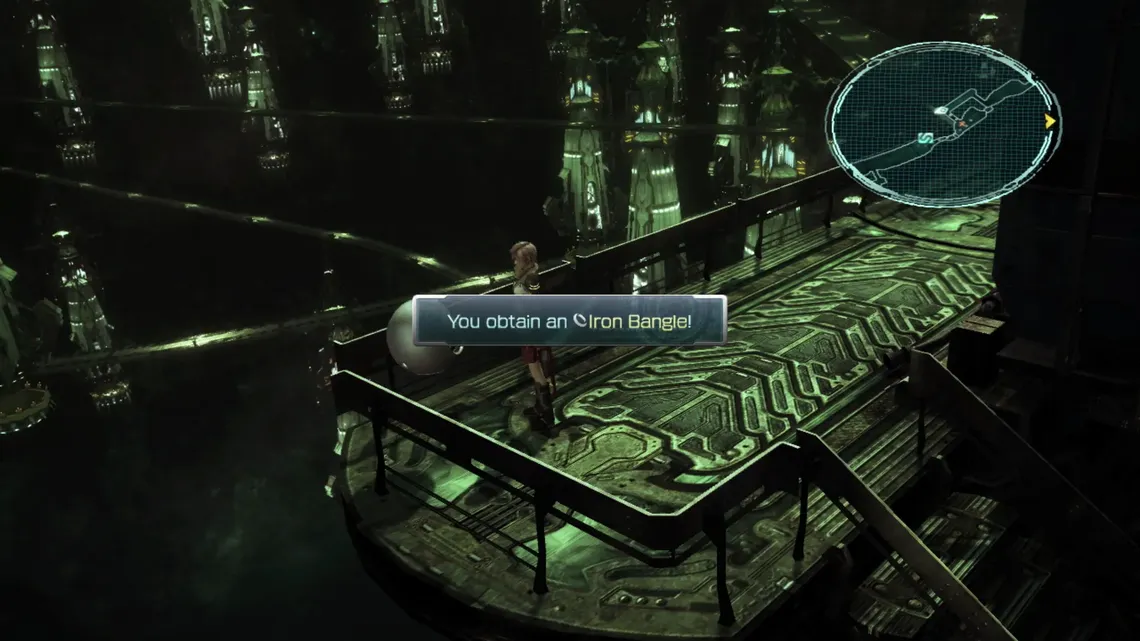Dismiss the Iron Bangle obtained message
Image resolution: width=1140 pixels, height=641 pixels.
click(x=569, y=321)
